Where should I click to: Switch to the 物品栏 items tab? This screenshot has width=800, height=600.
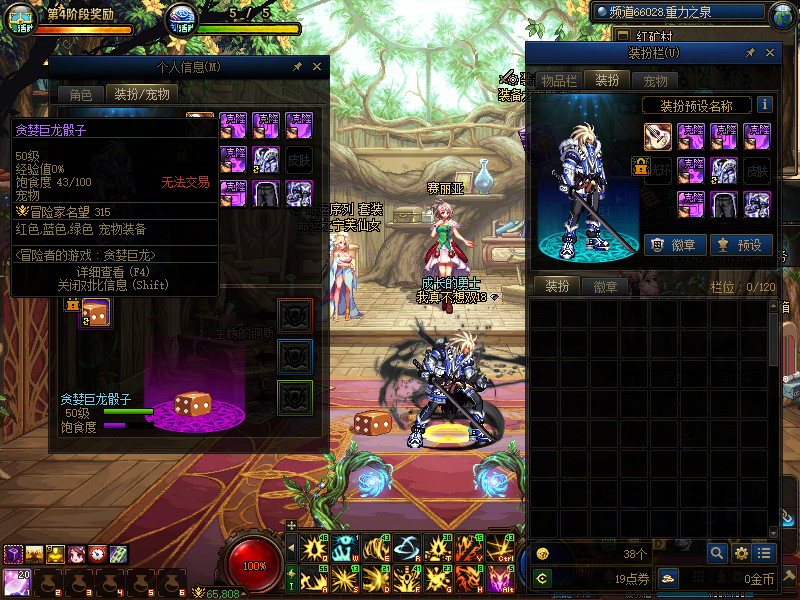click(x=559, y=81)
